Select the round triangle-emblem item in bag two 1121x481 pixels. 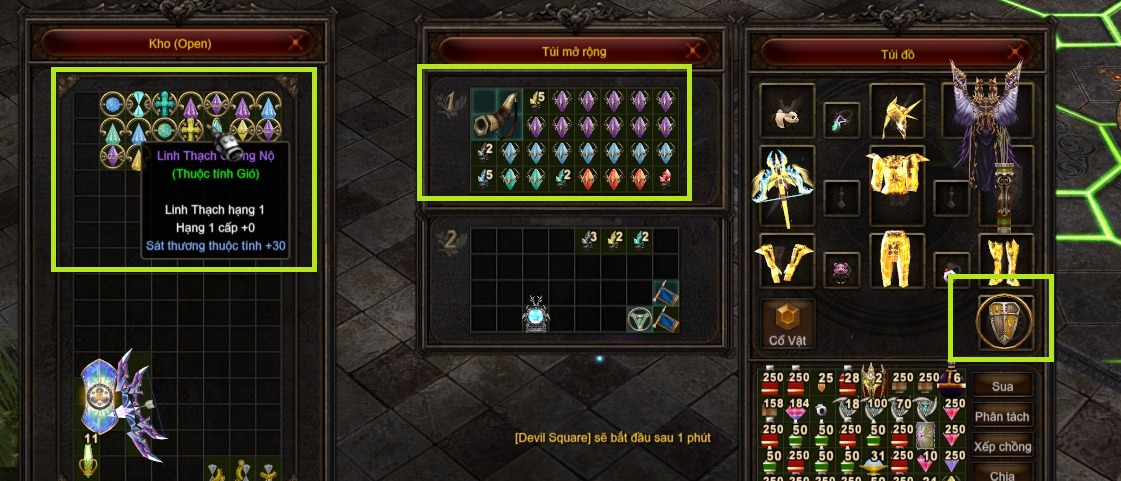coord(639,319)
